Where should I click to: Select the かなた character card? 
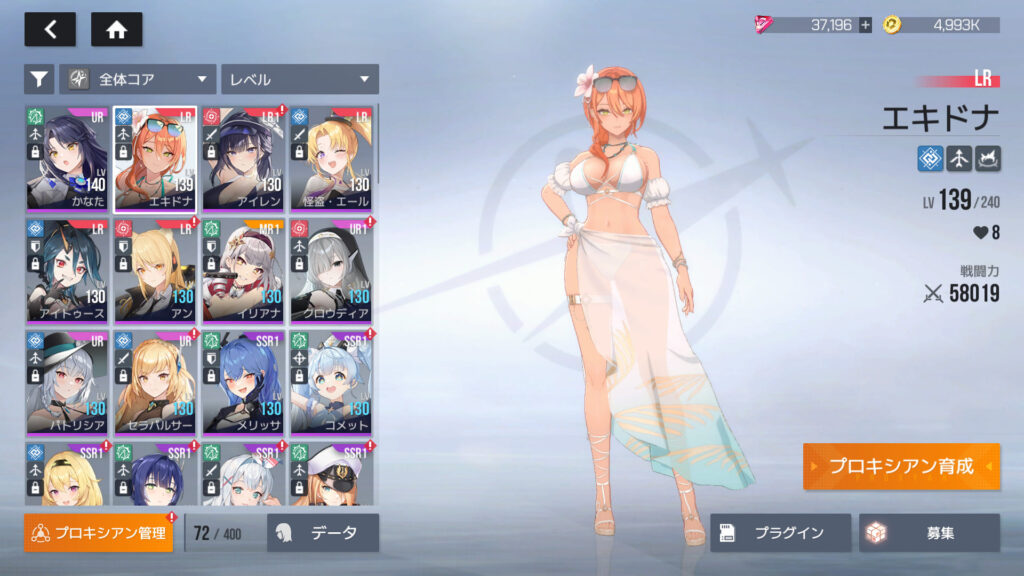(67, 158)
